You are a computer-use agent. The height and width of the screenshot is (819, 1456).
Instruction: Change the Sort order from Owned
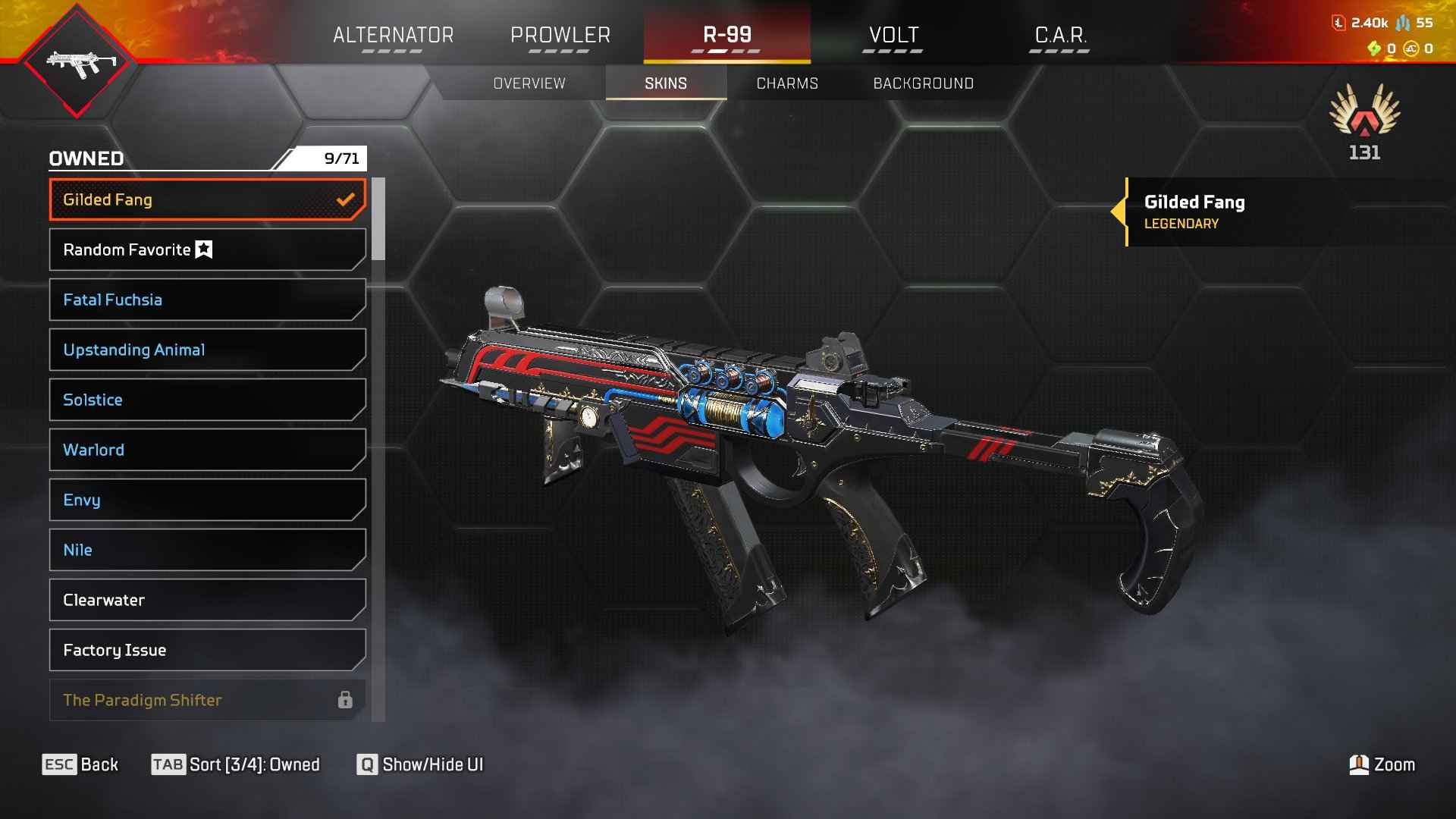(x=236, y=764)
